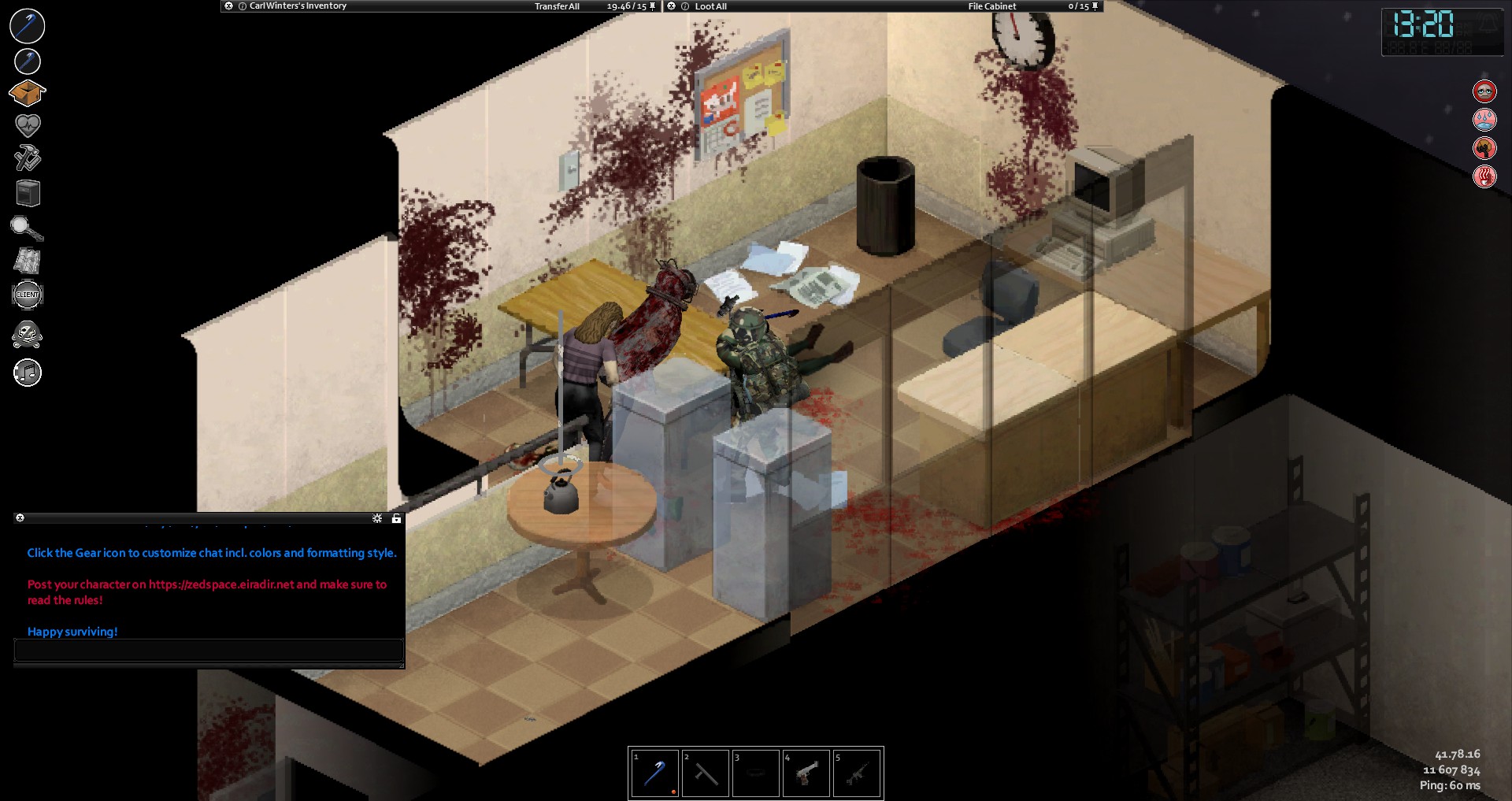Click the chat text input field
Image resolution: width=1512 pixels, height=801 pixels.
click(x=209, y=650)
